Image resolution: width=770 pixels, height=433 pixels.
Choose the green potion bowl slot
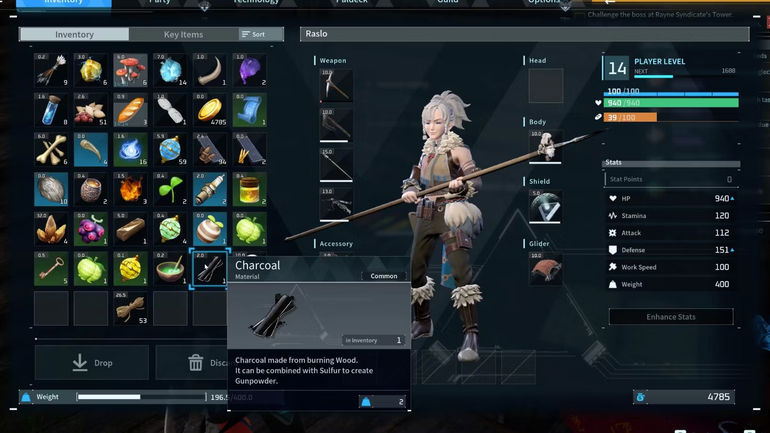point(171,268)
